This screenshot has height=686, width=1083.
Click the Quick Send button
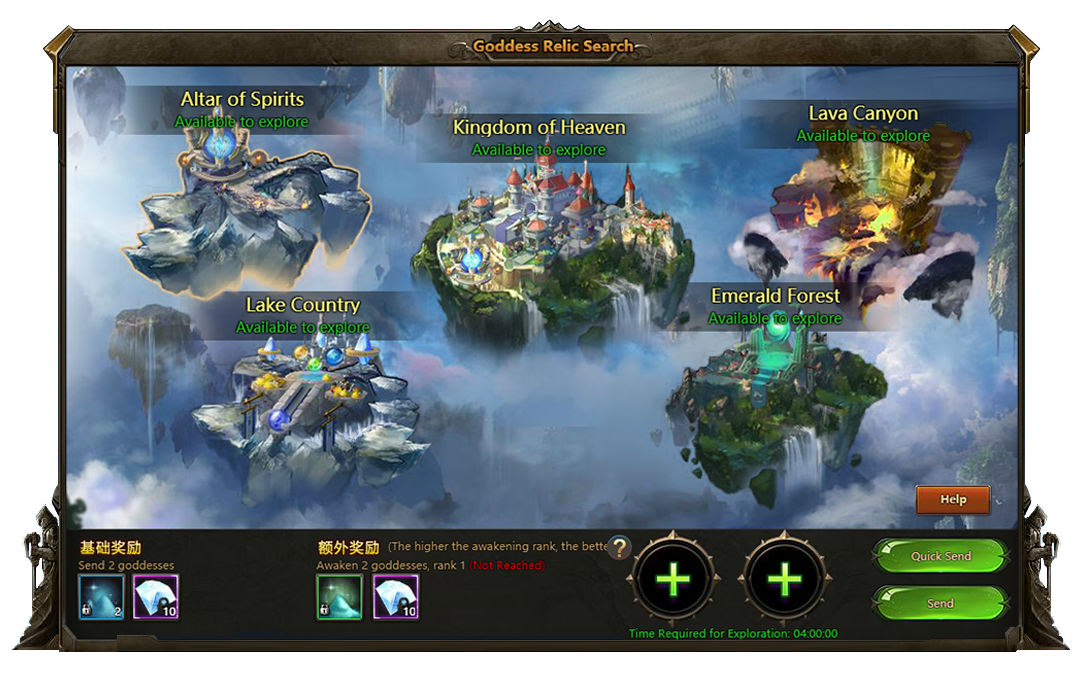pos(940,556)
